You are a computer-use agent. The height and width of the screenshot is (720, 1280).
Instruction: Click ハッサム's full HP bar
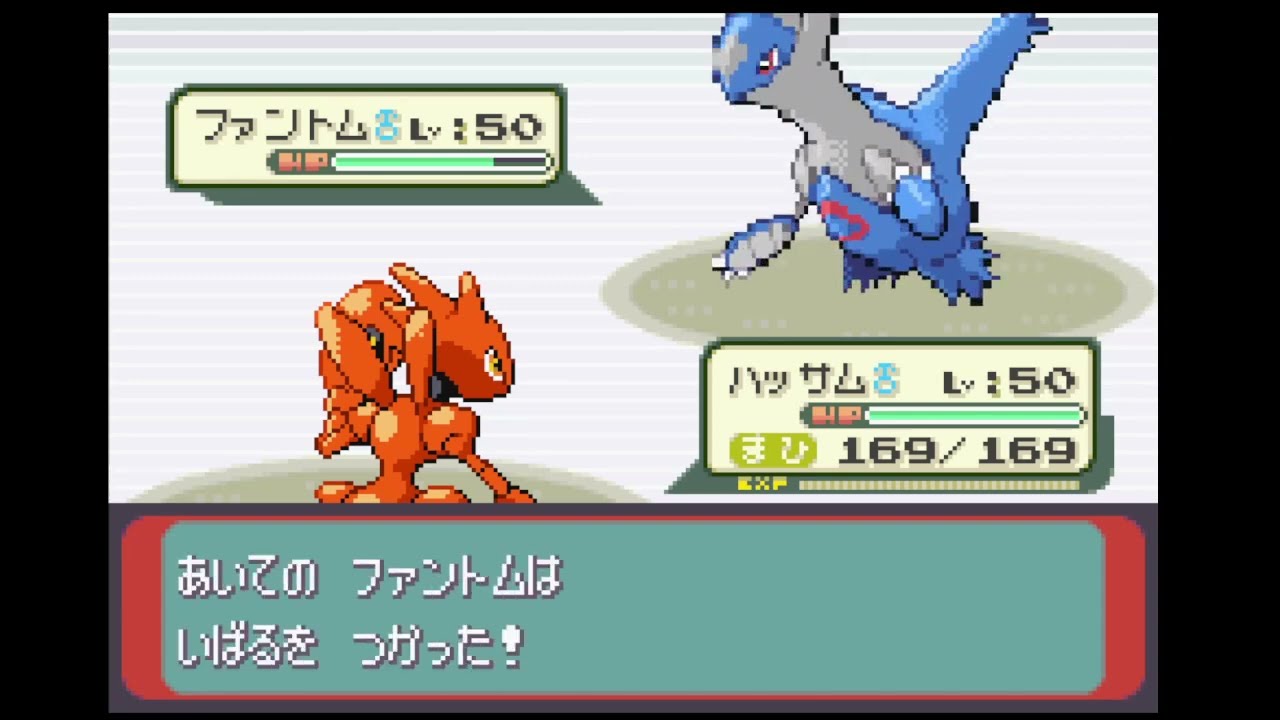pyautogui.click(x=975, y=416)
